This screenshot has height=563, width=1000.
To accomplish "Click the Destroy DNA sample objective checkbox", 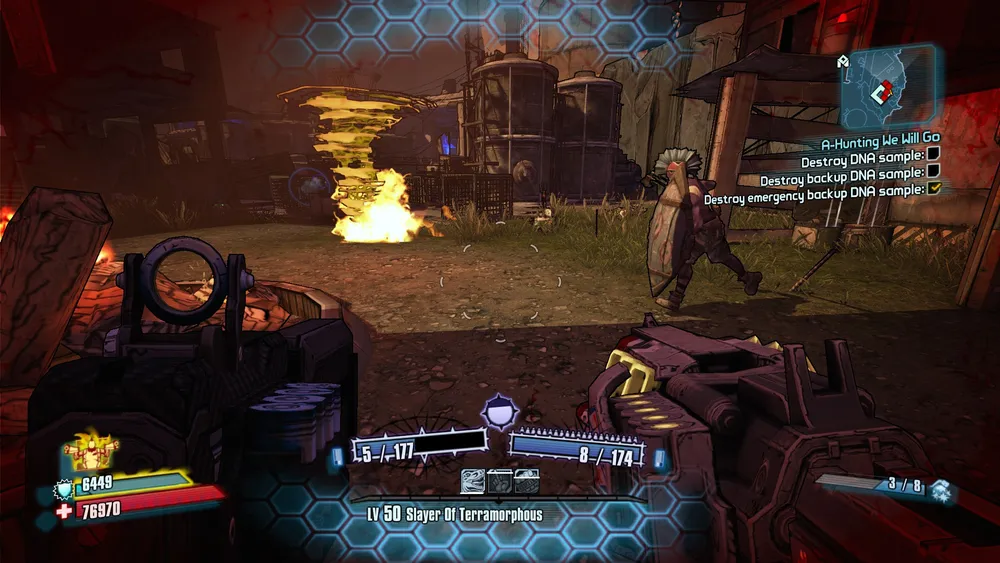I will click(x=933, y=153).
